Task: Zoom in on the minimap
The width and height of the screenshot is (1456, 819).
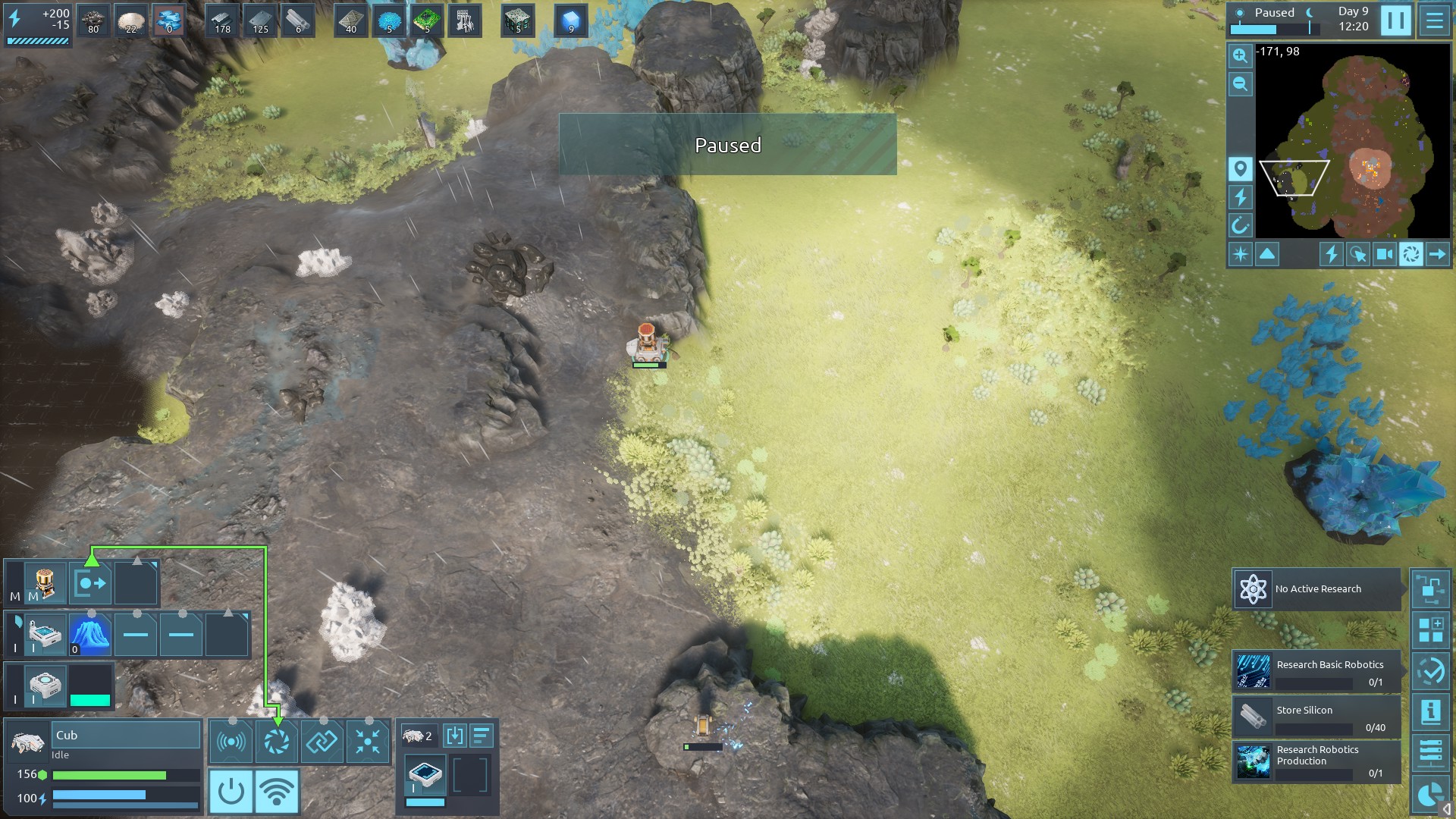Action: point(1240,56)
